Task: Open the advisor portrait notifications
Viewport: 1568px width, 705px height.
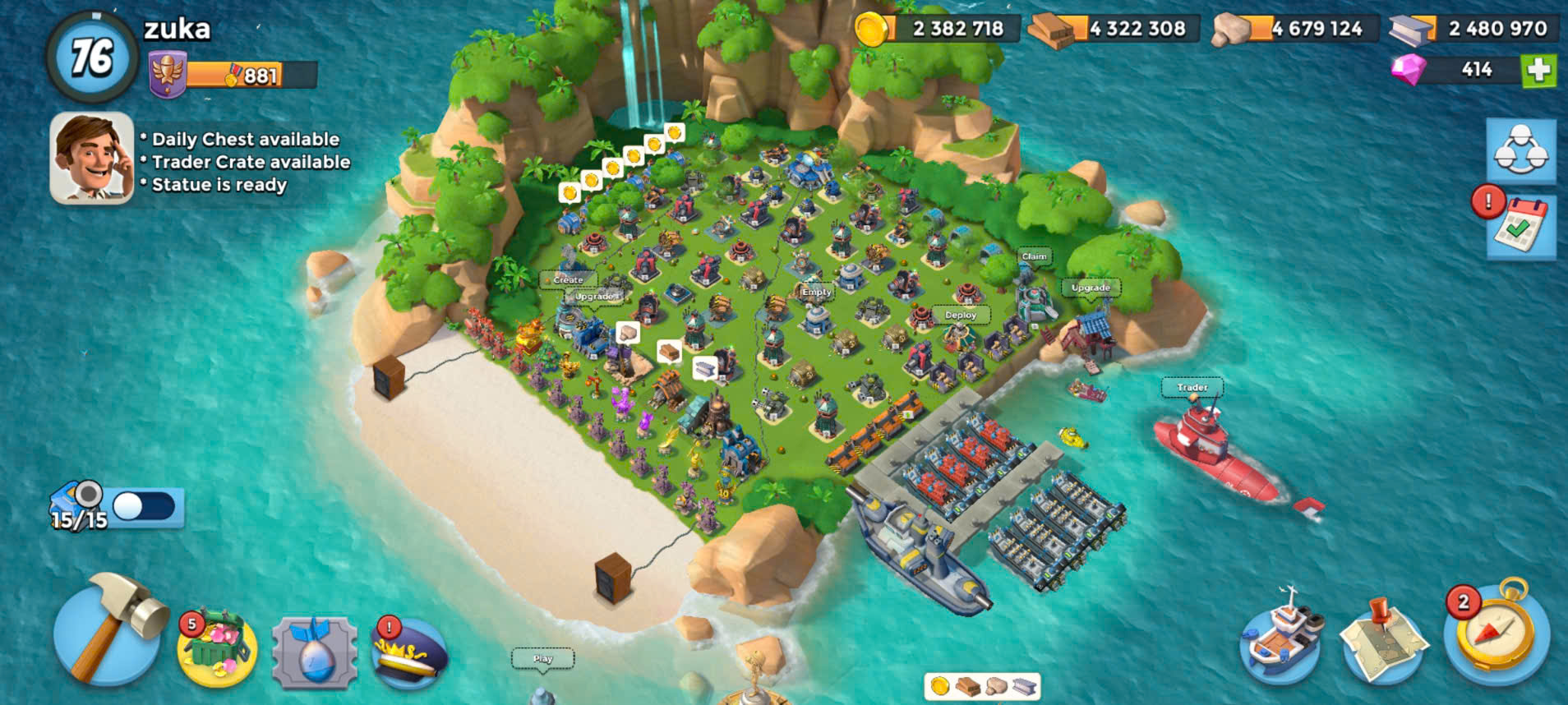Action: click(x=91, y=158)
